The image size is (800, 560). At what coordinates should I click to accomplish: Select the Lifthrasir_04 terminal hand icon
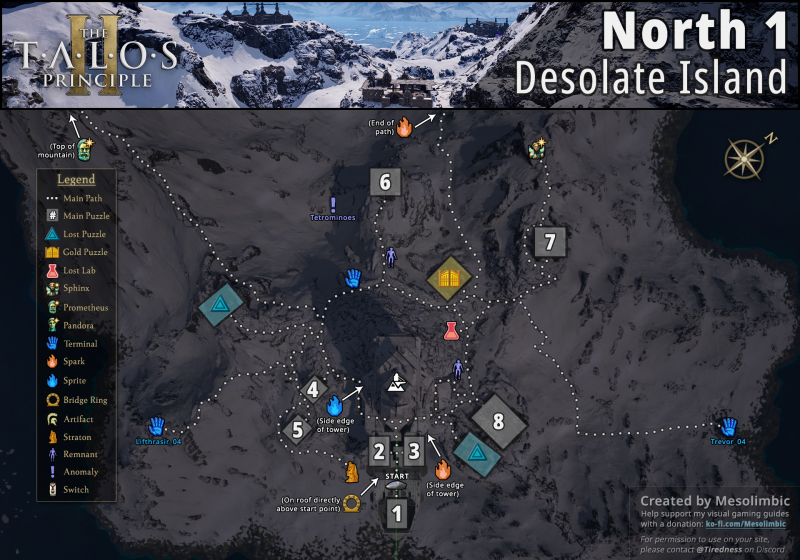156,425
